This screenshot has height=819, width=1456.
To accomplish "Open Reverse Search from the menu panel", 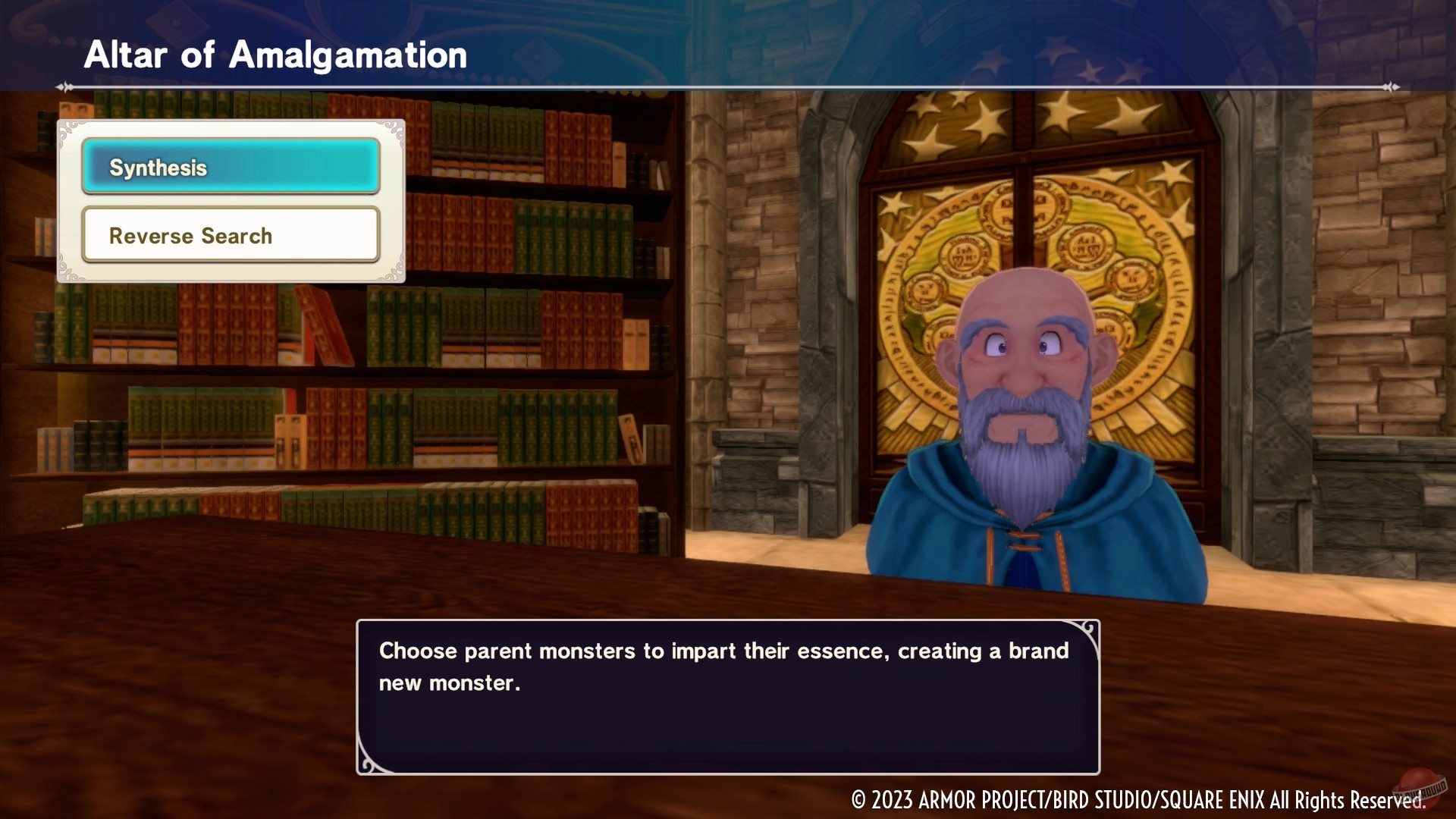I will [230, 235].
